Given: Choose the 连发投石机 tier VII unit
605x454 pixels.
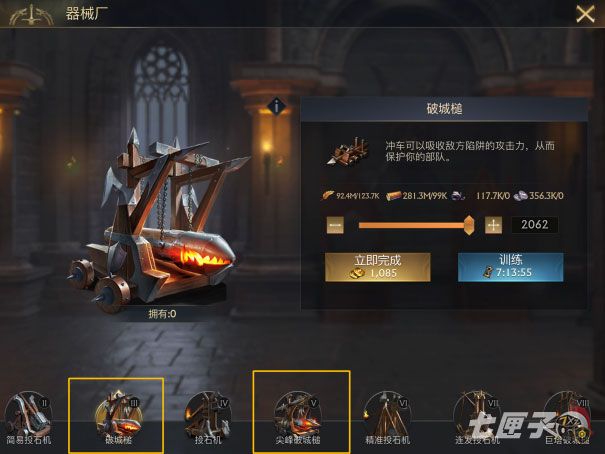Looking at the screenshot, I should pyautogui.click(x=476, y=415).
